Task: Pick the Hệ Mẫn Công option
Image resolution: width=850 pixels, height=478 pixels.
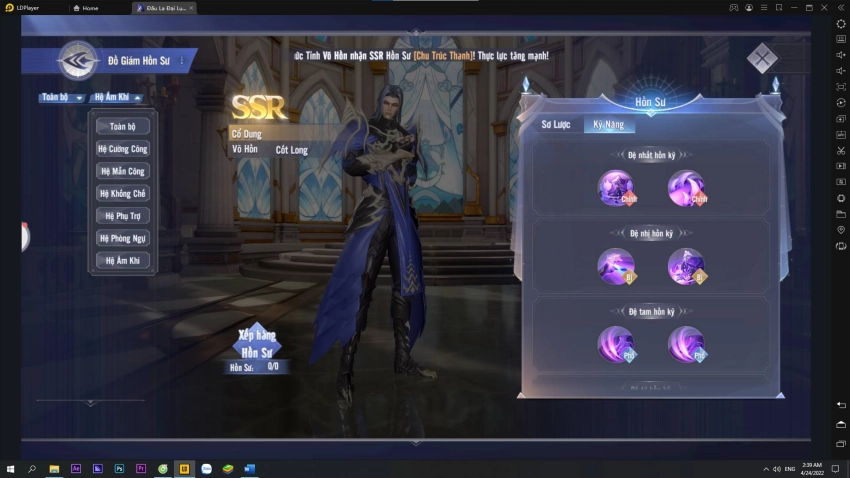Action: pos(123,171)
